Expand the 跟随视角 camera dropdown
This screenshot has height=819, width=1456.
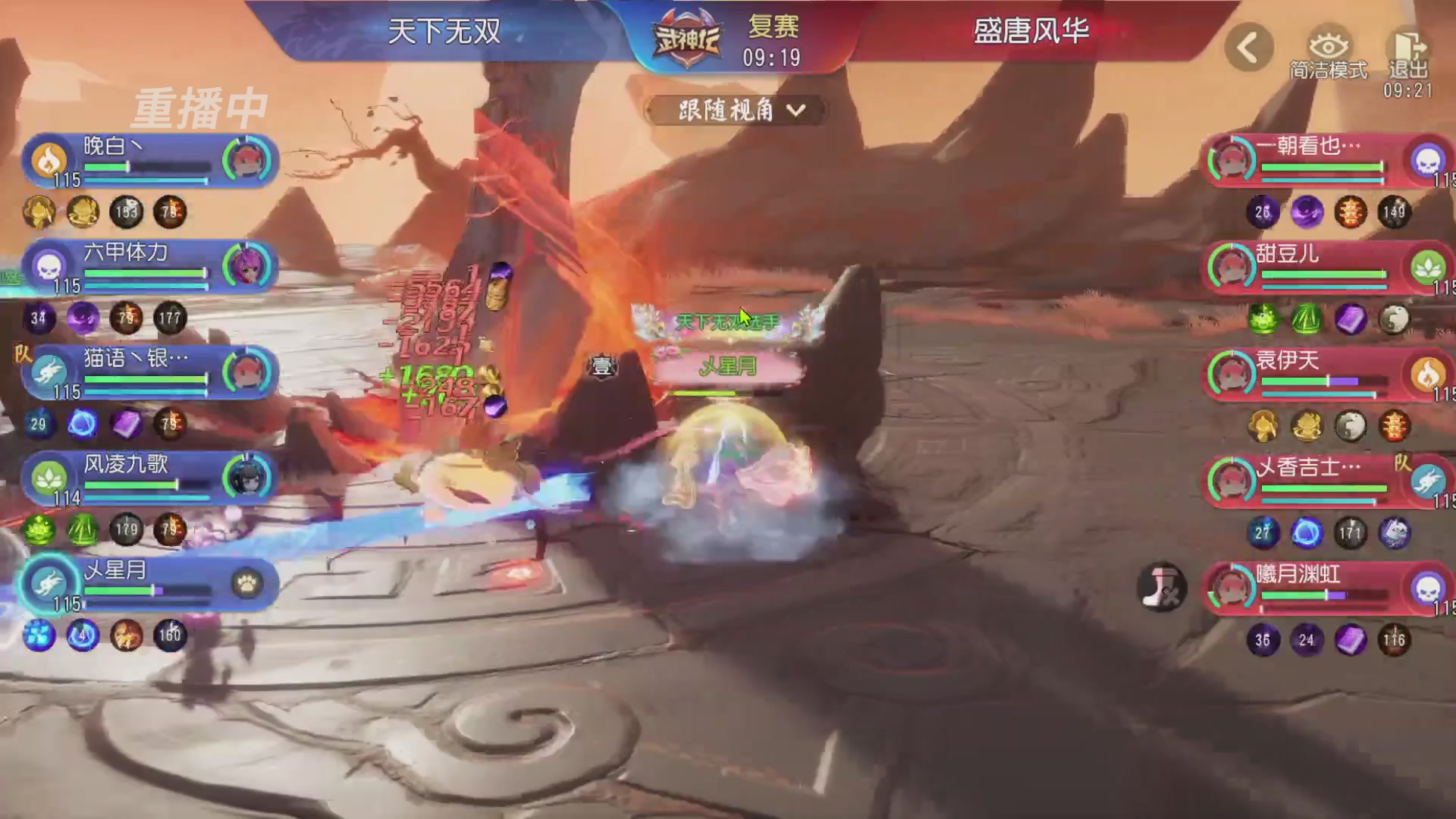[738, 110]
